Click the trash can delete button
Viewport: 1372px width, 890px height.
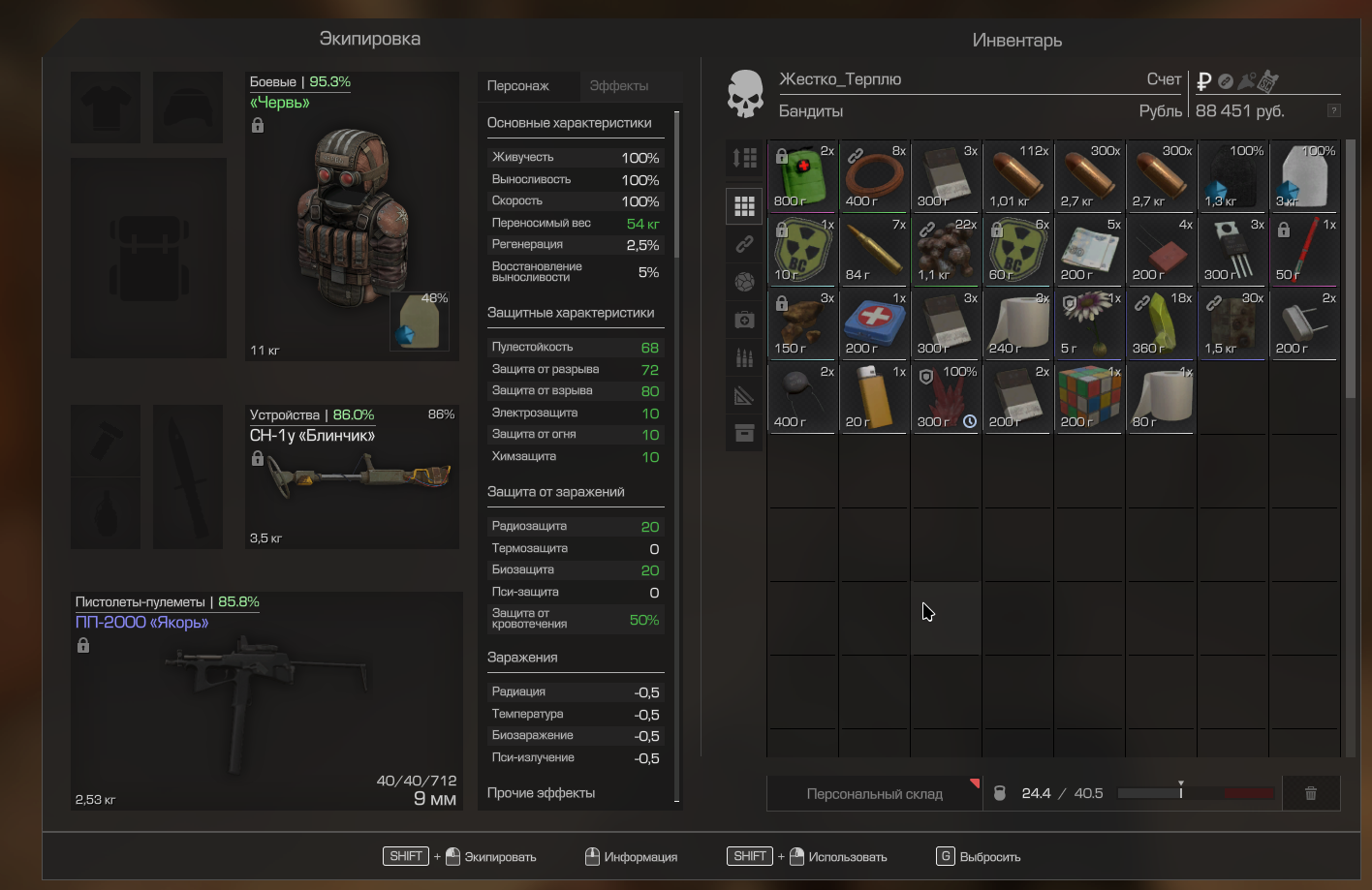coord(1310,794)
